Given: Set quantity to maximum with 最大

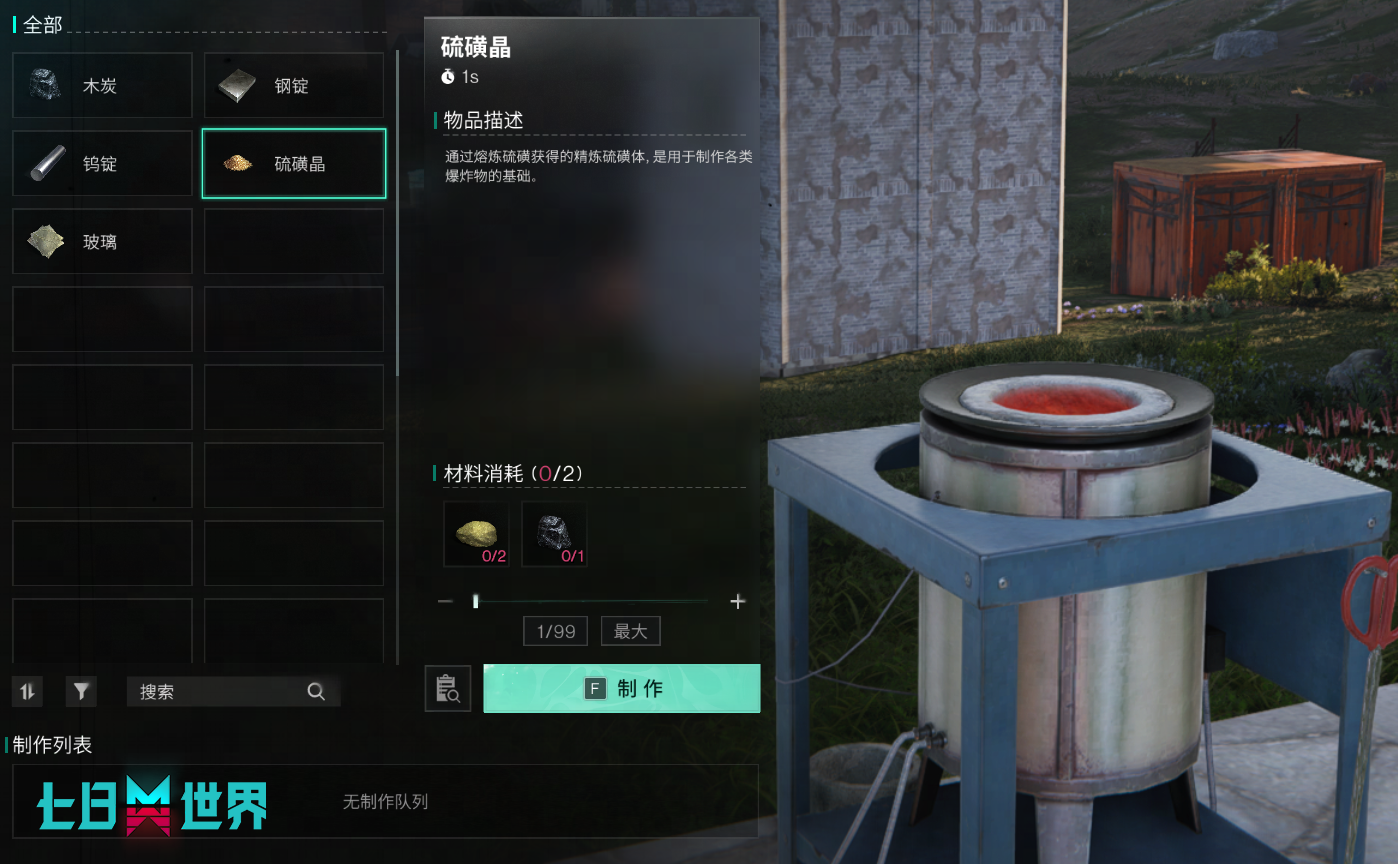Looking at the screenshot, I should 630,632.
